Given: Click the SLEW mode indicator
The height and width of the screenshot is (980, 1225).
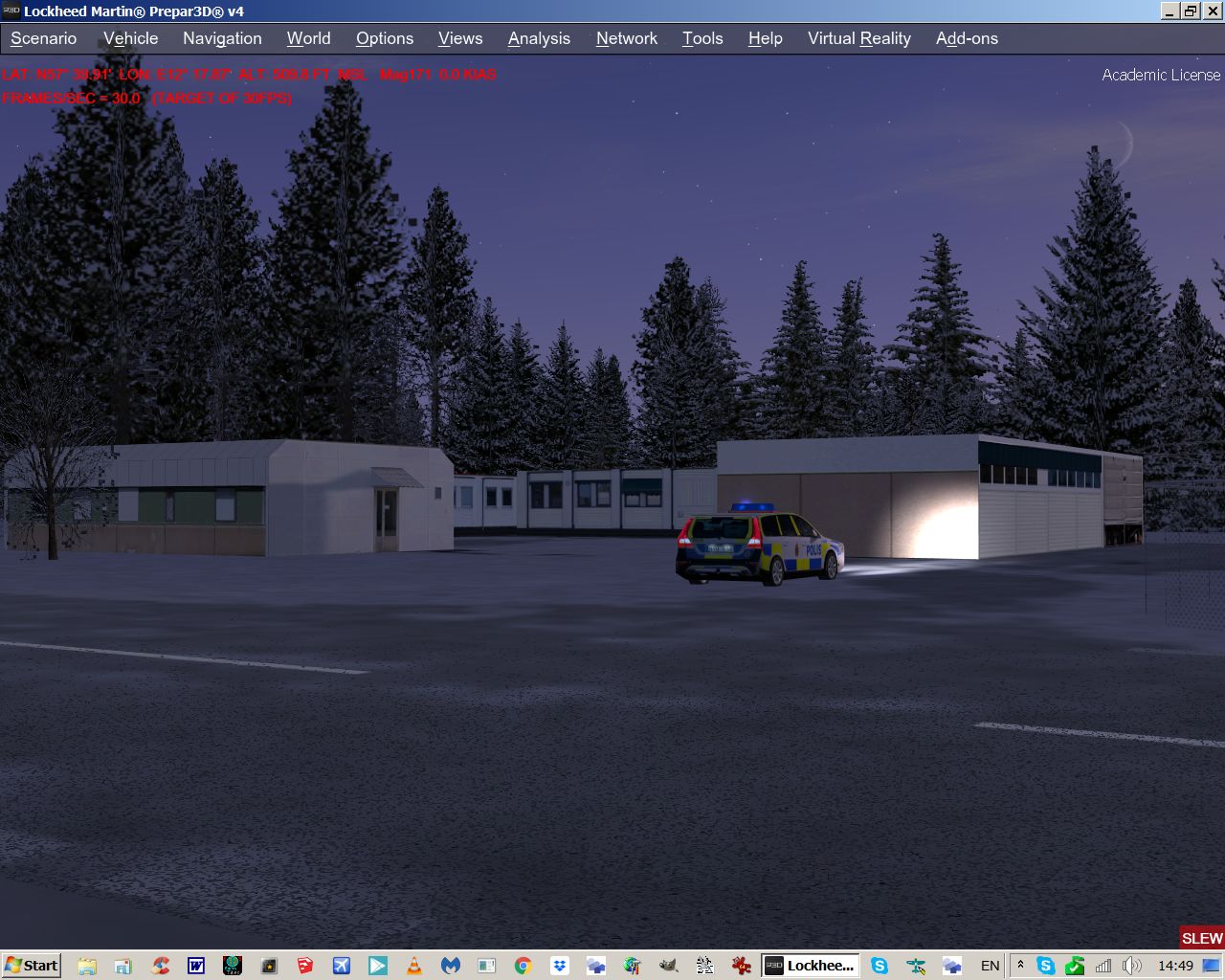Looking at the screenshot, I should [1201, 939].
